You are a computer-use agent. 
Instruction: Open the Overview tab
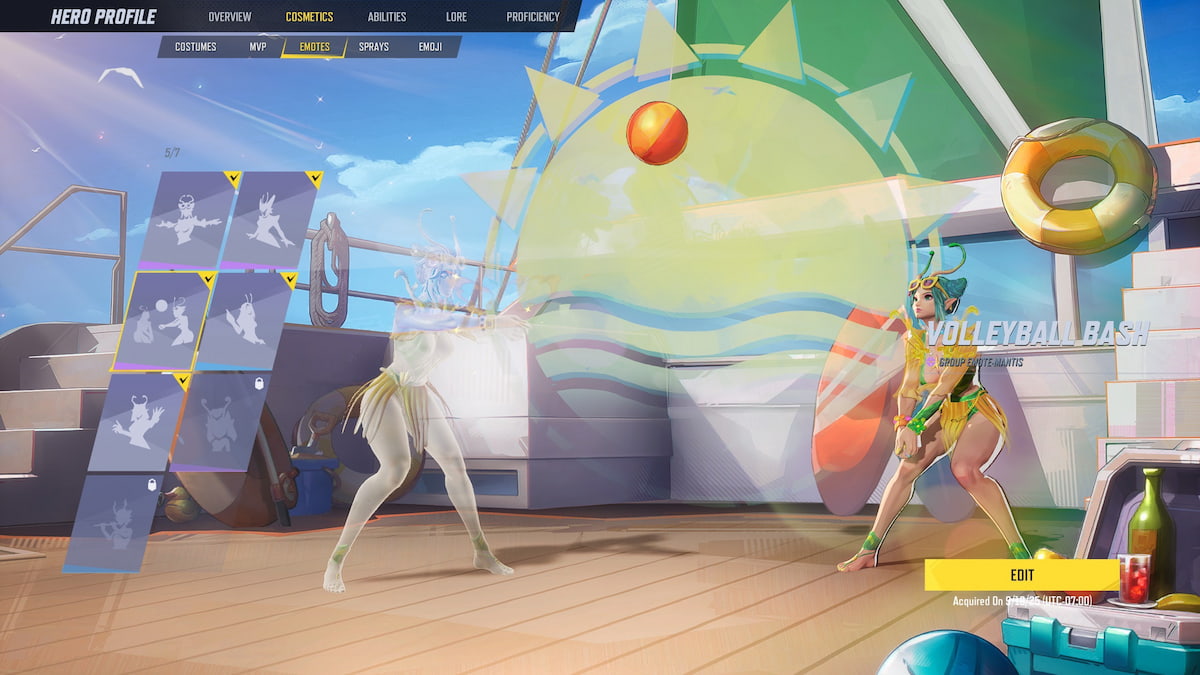point(230,16)
